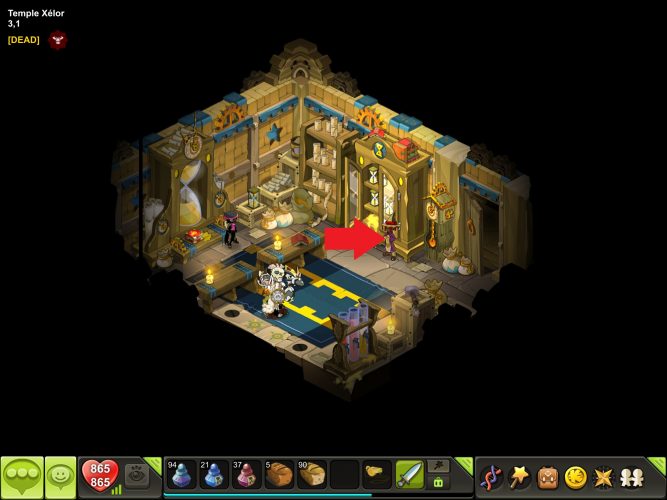
Task: Open the chat speech bubble button
Action: point(22,476)
